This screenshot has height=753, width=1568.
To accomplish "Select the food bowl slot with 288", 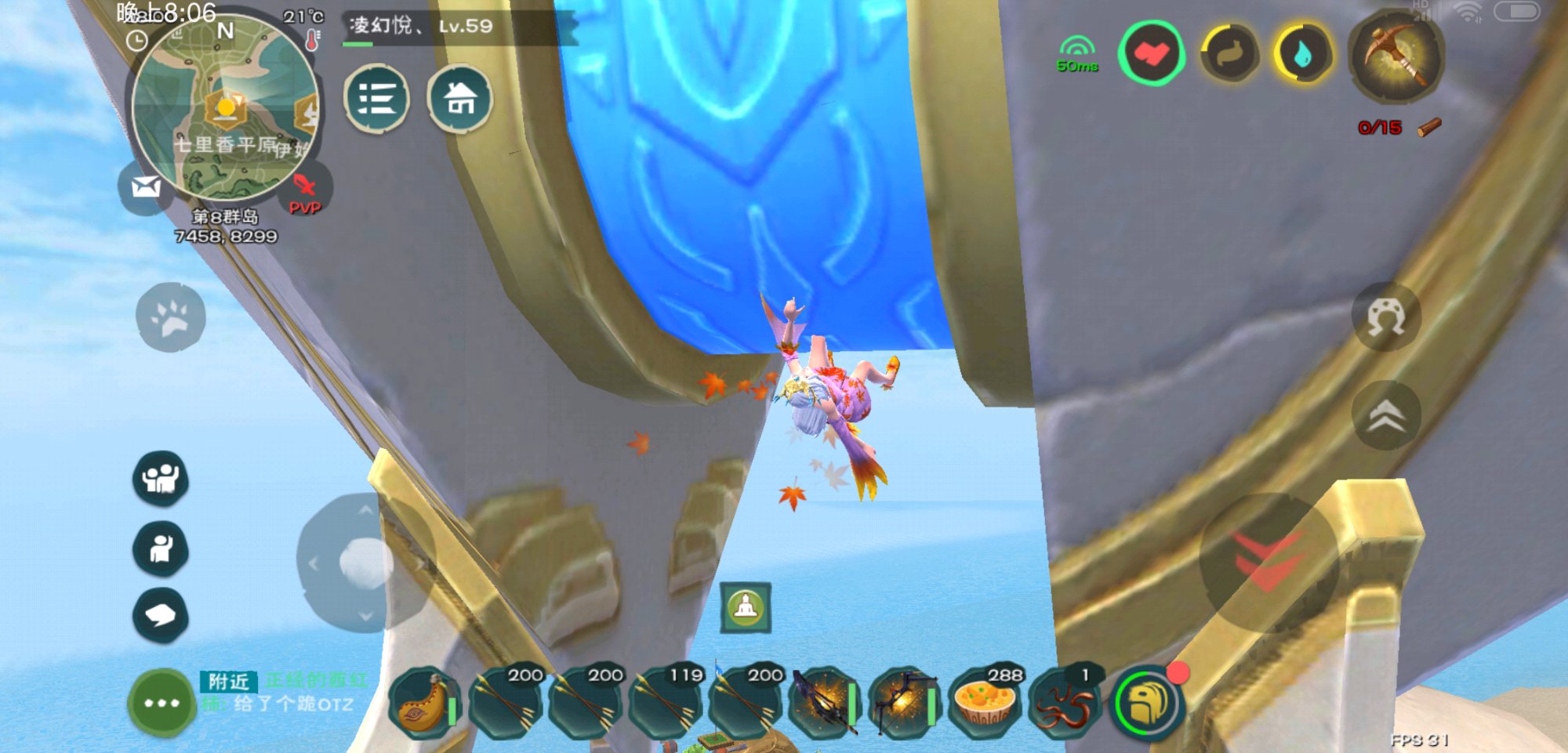I will pyautogui.click(x=985, y=703).
